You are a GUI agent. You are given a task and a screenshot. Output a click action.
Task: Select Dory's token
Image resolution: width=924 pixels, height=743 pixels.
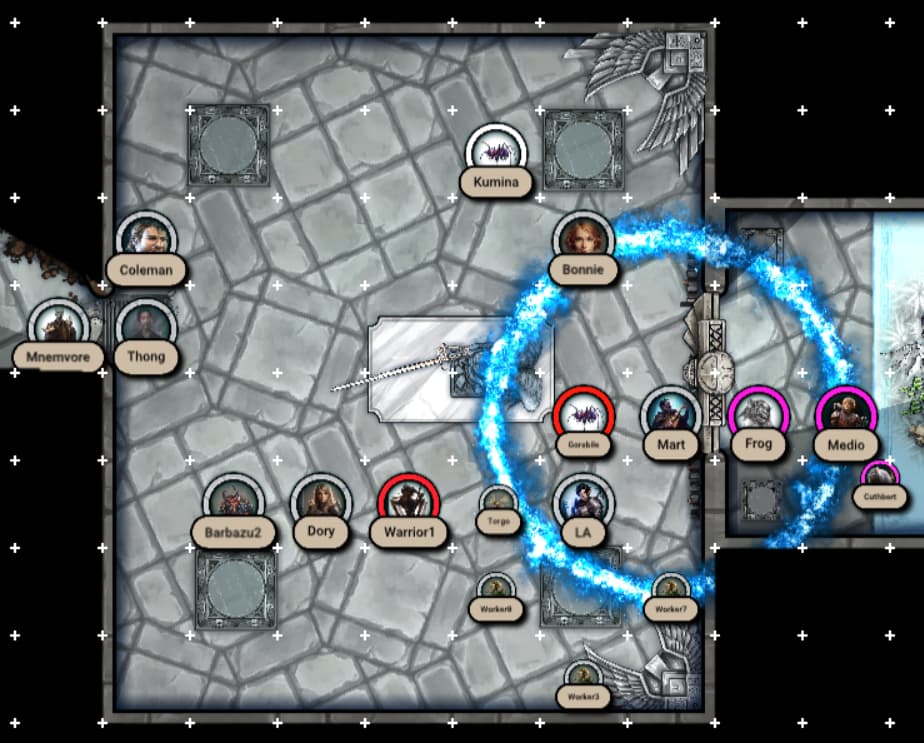[321, 503]
